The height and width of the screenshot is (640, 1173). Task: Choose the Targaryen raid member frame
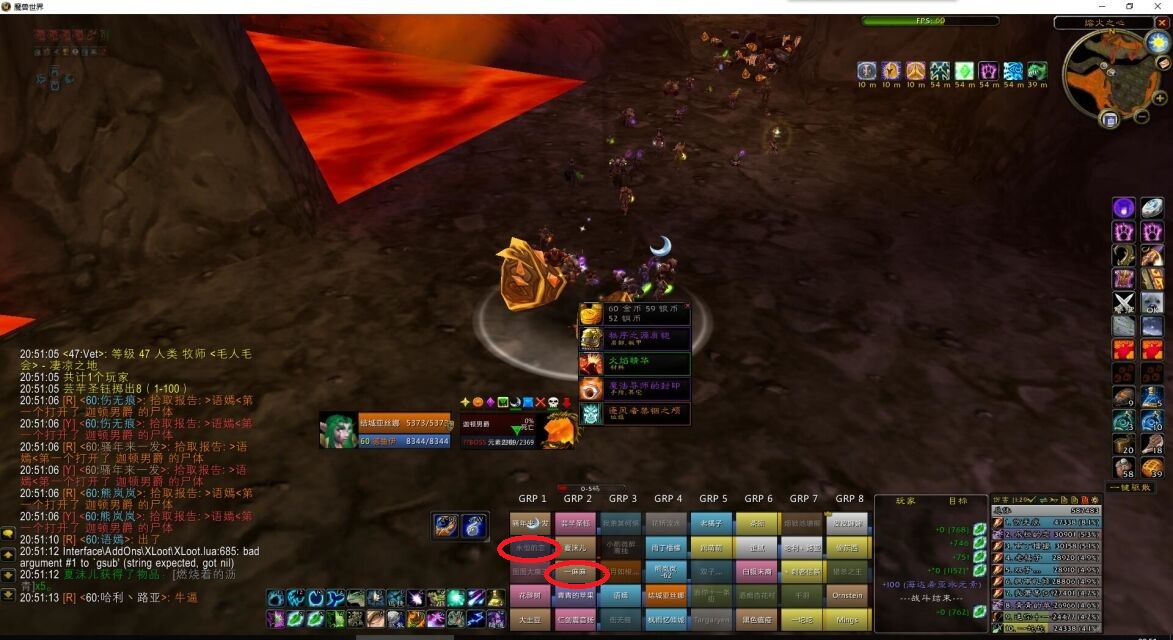click(712, 620)
